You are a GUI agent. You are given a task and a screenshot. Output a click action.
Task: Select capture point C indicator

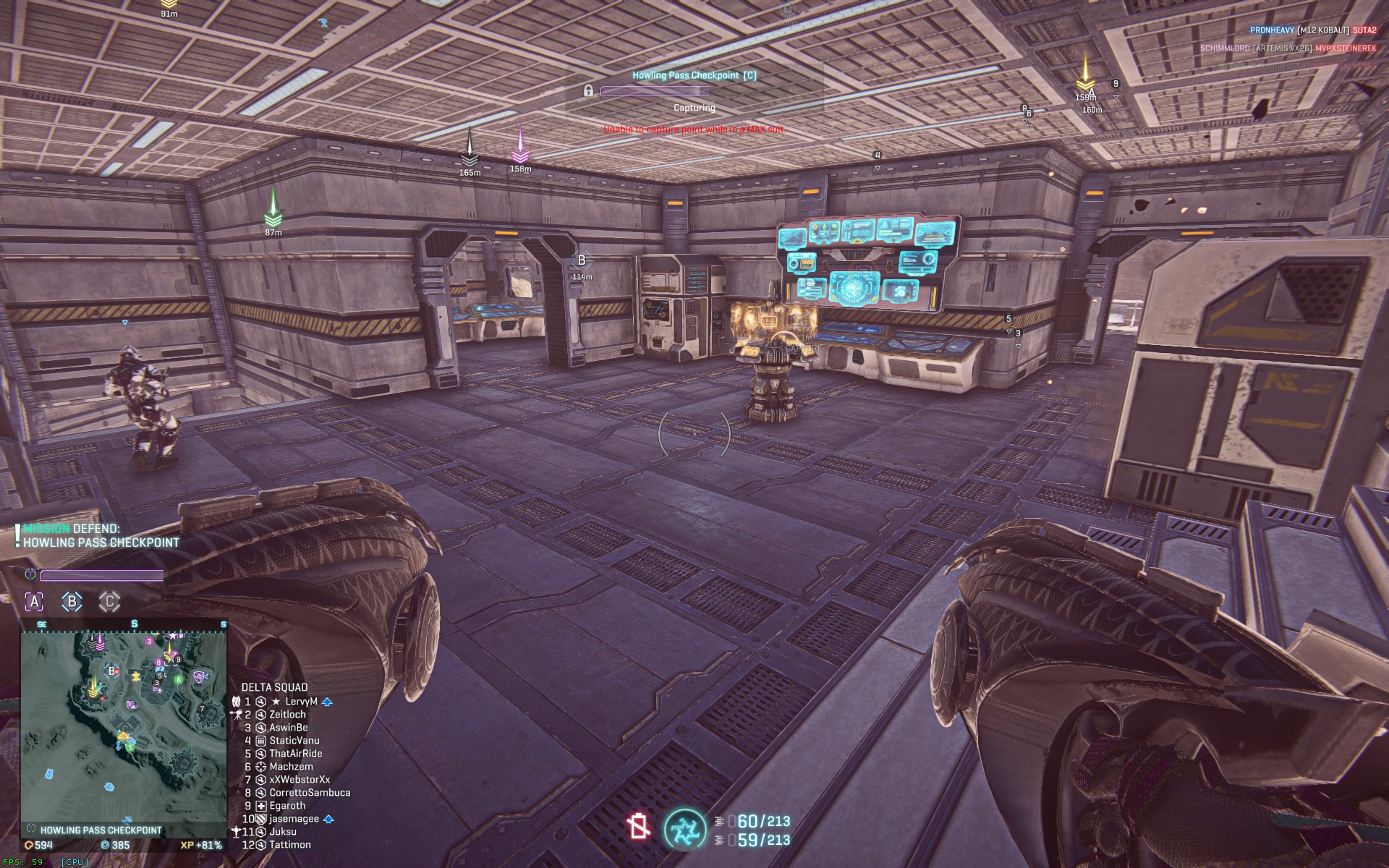pyautogui.click(x=109, y=601)
